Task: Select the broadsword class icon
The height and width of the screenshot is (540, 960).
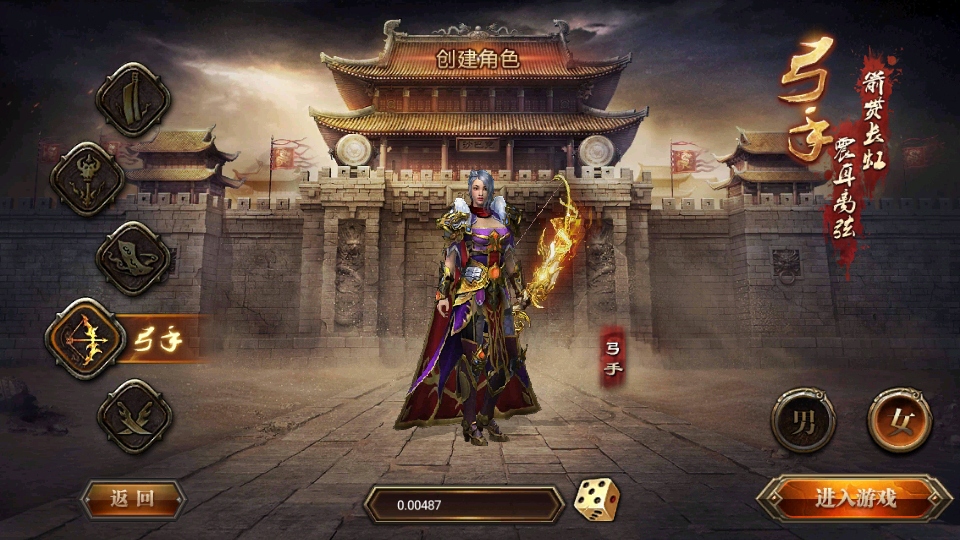Action: [x=133, y=99]
